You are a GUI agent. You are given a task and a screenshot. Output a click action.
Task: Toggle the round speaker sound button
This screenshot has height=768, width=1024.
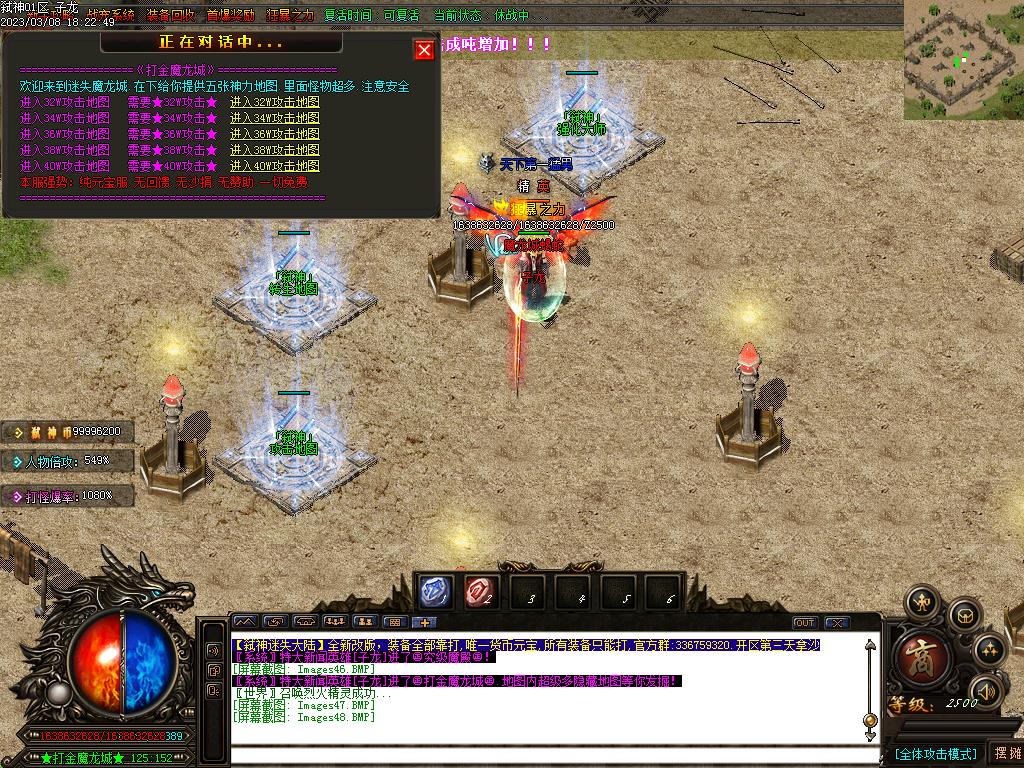987,691
